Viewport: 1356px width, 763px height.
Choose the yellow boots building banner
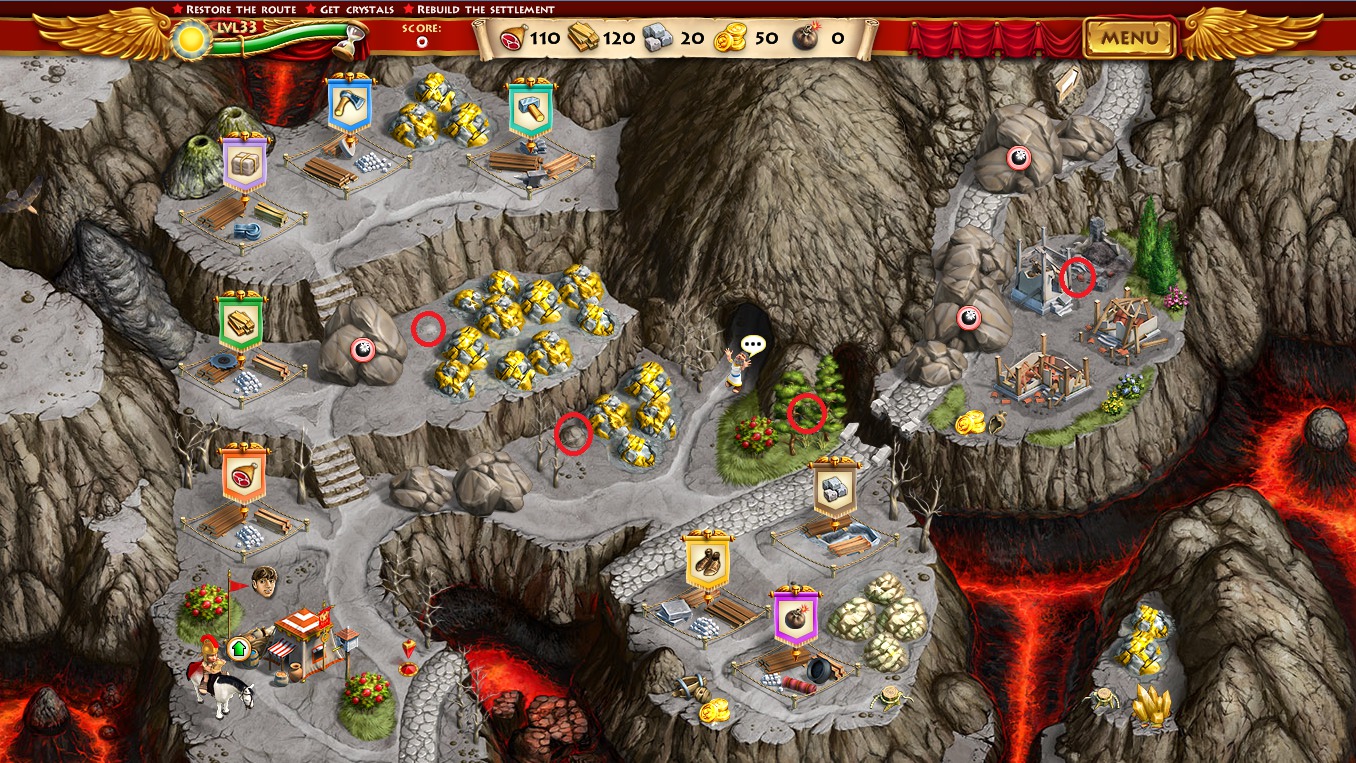pyautogui.click(x=707, y=561)
